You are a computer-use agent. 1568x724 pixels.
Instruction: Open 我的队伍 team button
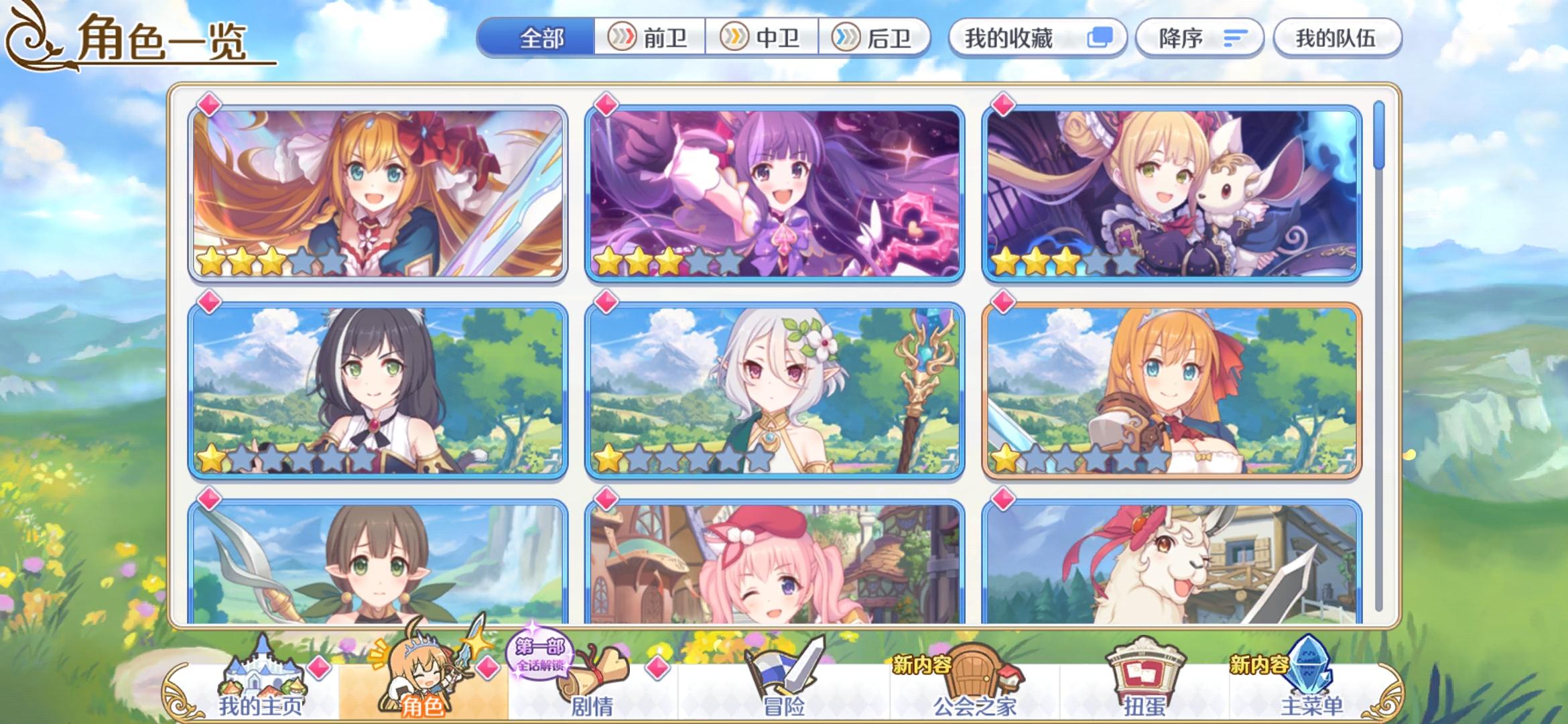(x=1336, y=39)
